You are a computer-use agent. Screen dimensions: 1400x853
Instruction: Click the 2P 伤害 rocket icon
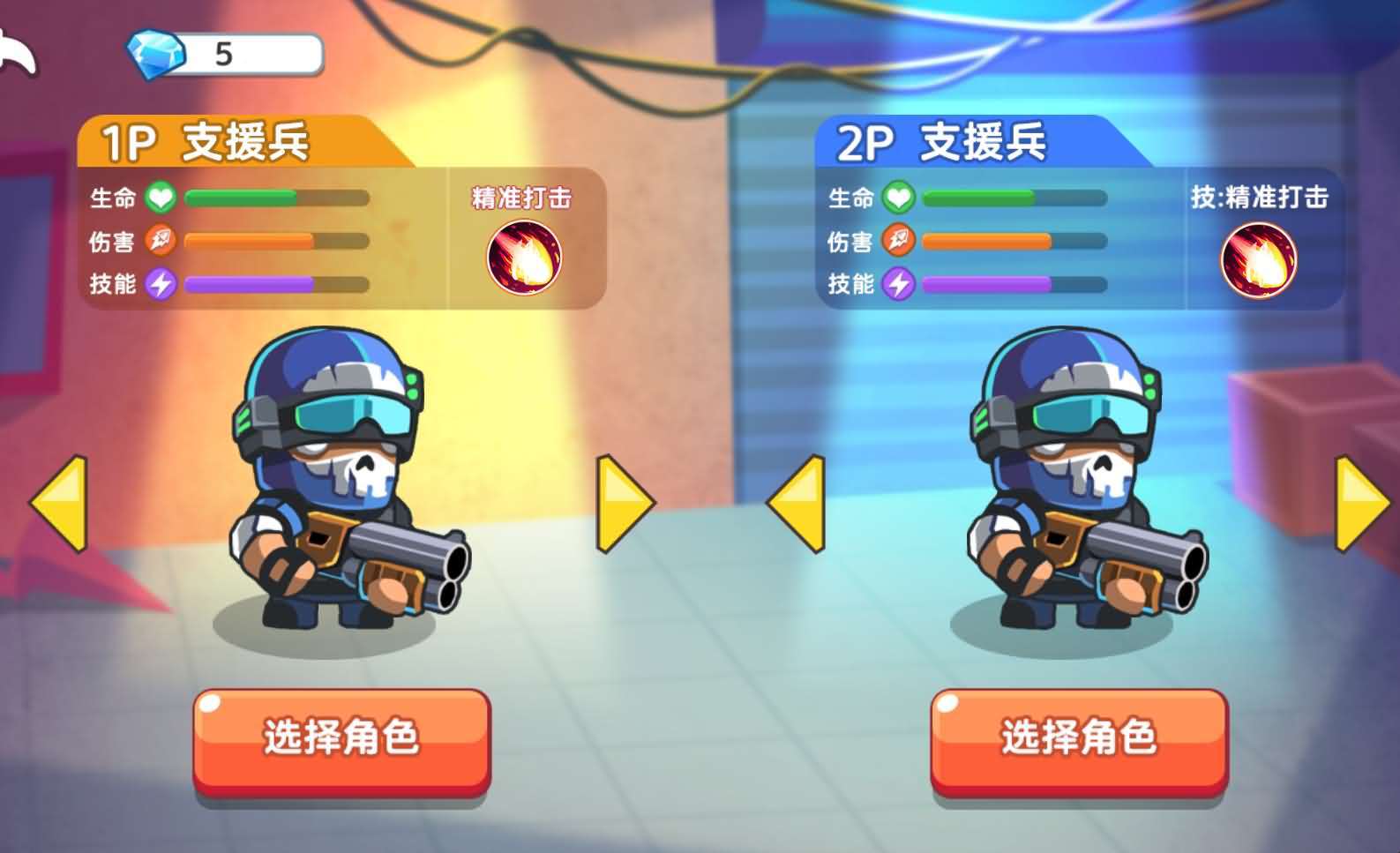[896, 241]
